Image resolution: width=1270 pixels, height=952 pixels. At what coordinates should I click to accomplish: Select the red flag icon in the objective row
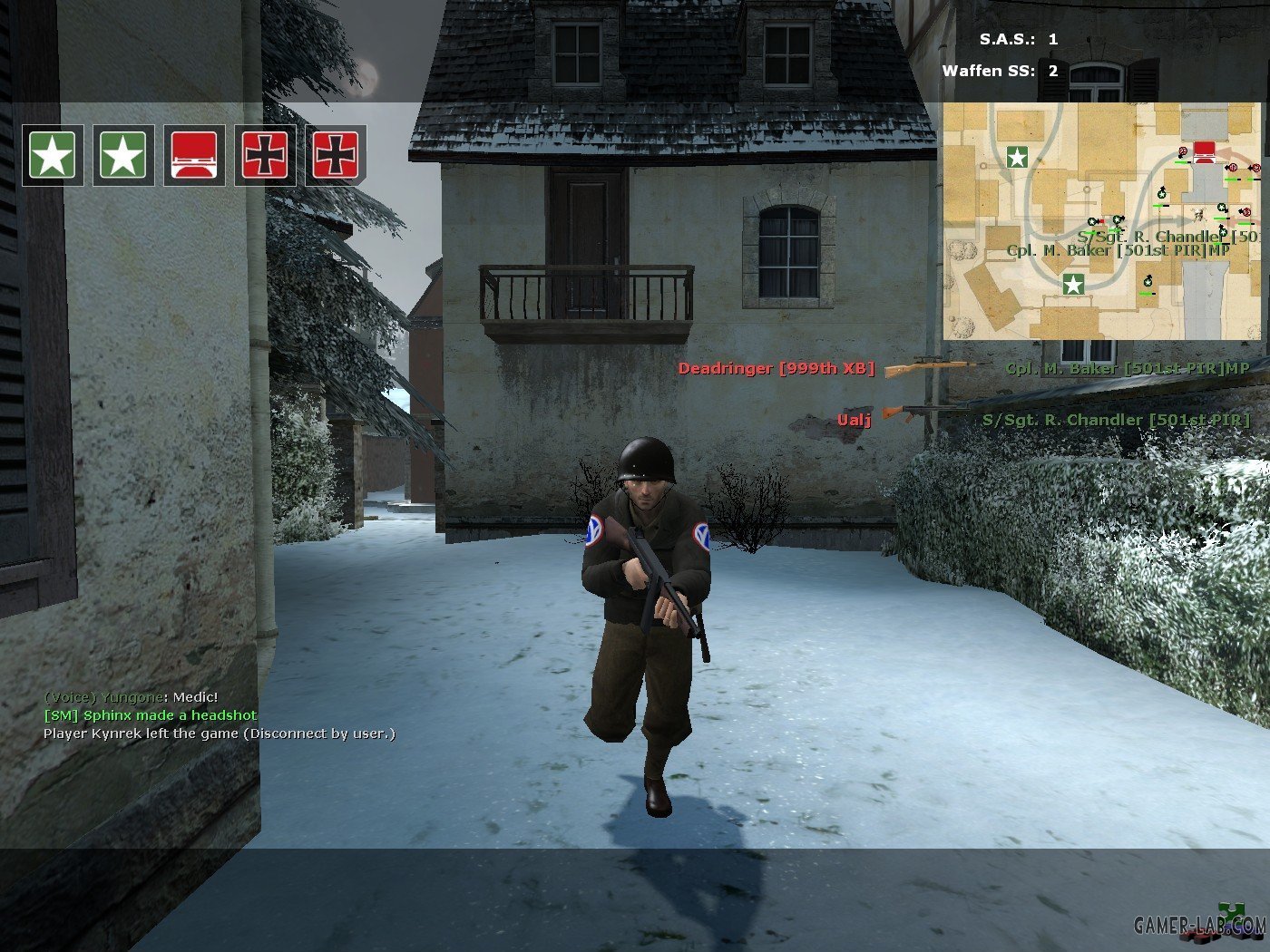click(194, 155)
